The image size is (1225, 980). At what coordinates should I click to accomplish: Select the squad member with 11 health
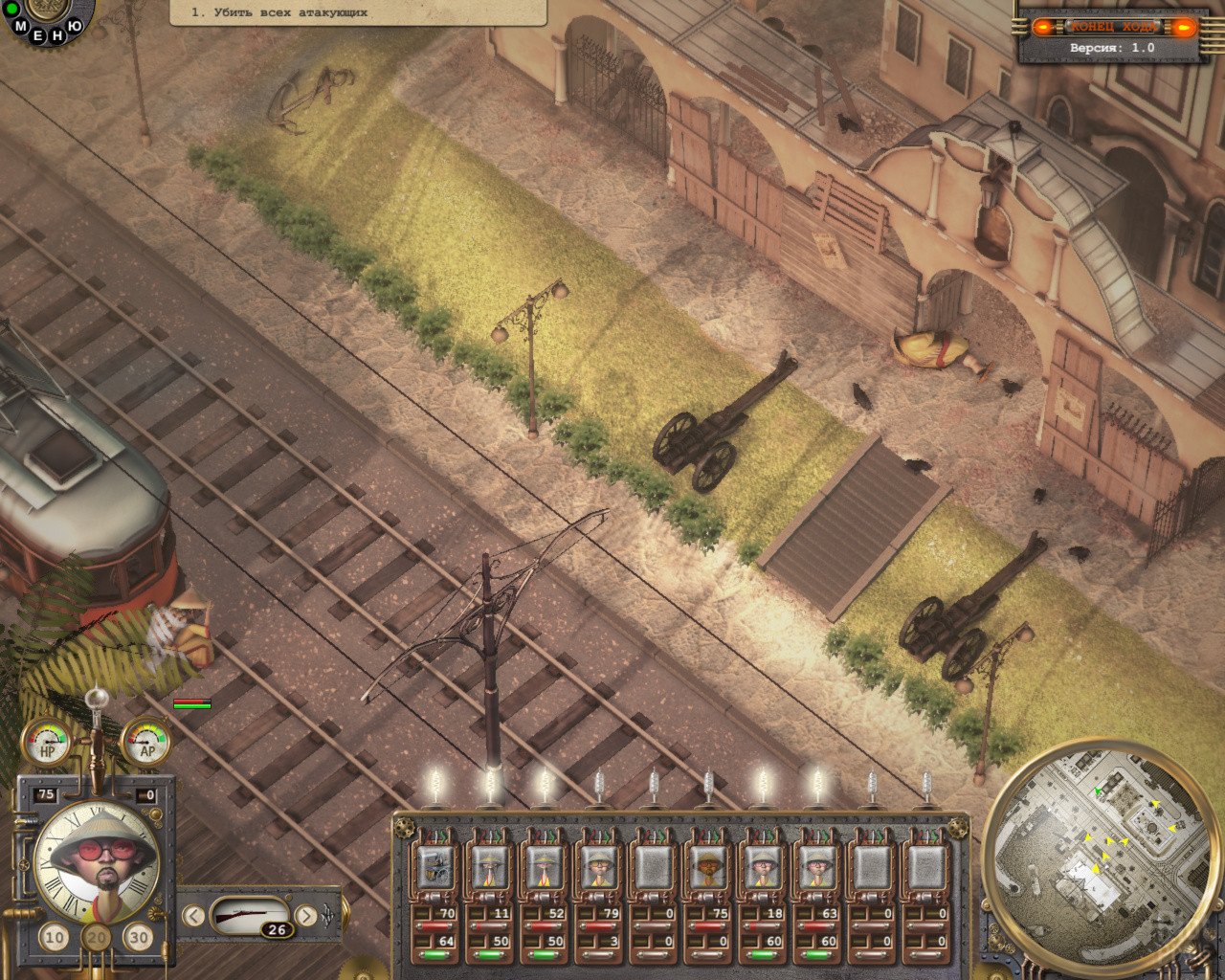[490, 867]
